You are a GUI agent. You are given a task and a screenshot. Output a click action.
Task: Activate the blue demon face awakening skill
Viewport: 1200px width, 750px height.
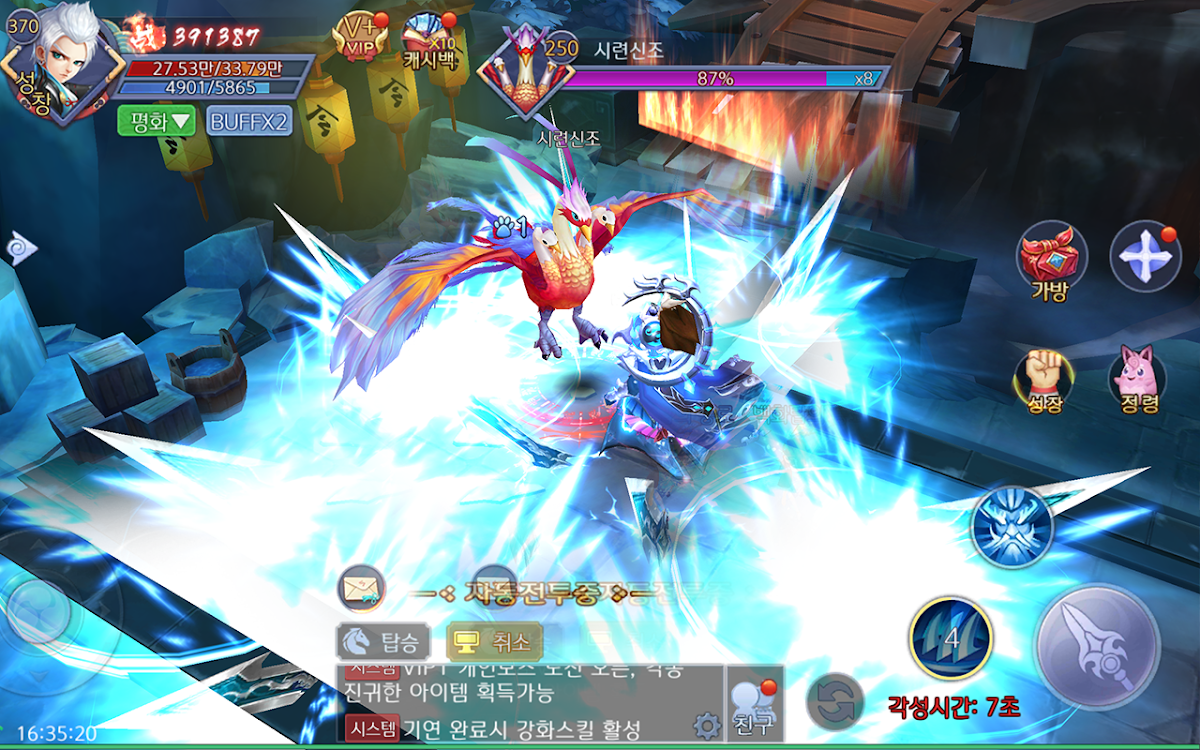tap(1012, 527)
